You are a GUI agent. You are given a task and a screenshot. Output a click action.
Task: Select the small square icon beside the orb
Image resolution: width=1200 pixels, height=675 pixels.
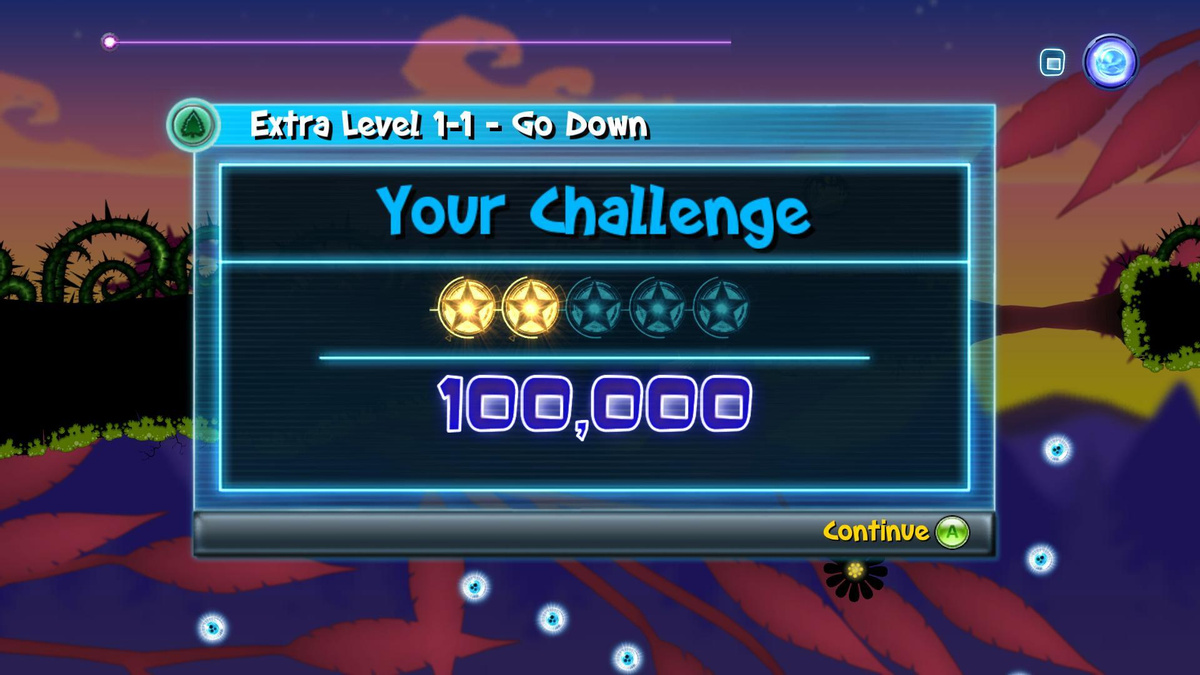click(x=1051, y=64)
